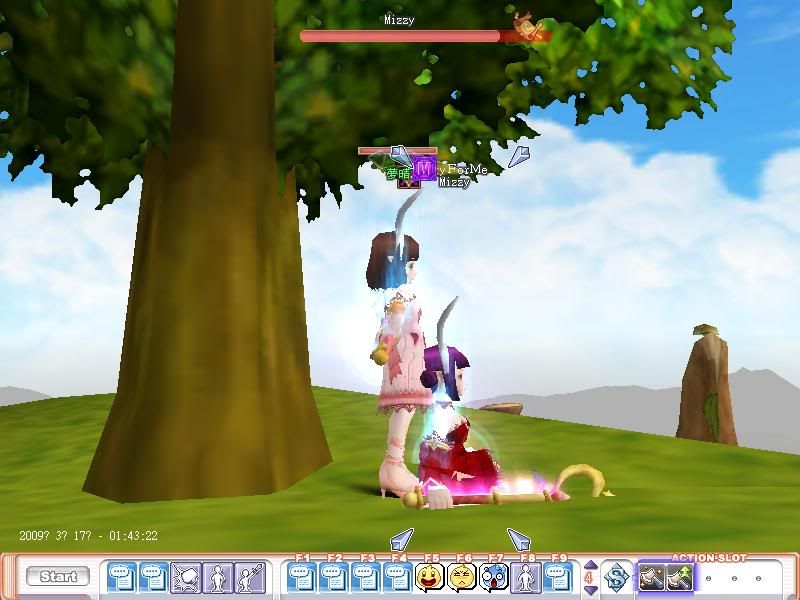Trigger the F9 chat macro slot
The width and height of the screenshot is (800, 600).
558,577
